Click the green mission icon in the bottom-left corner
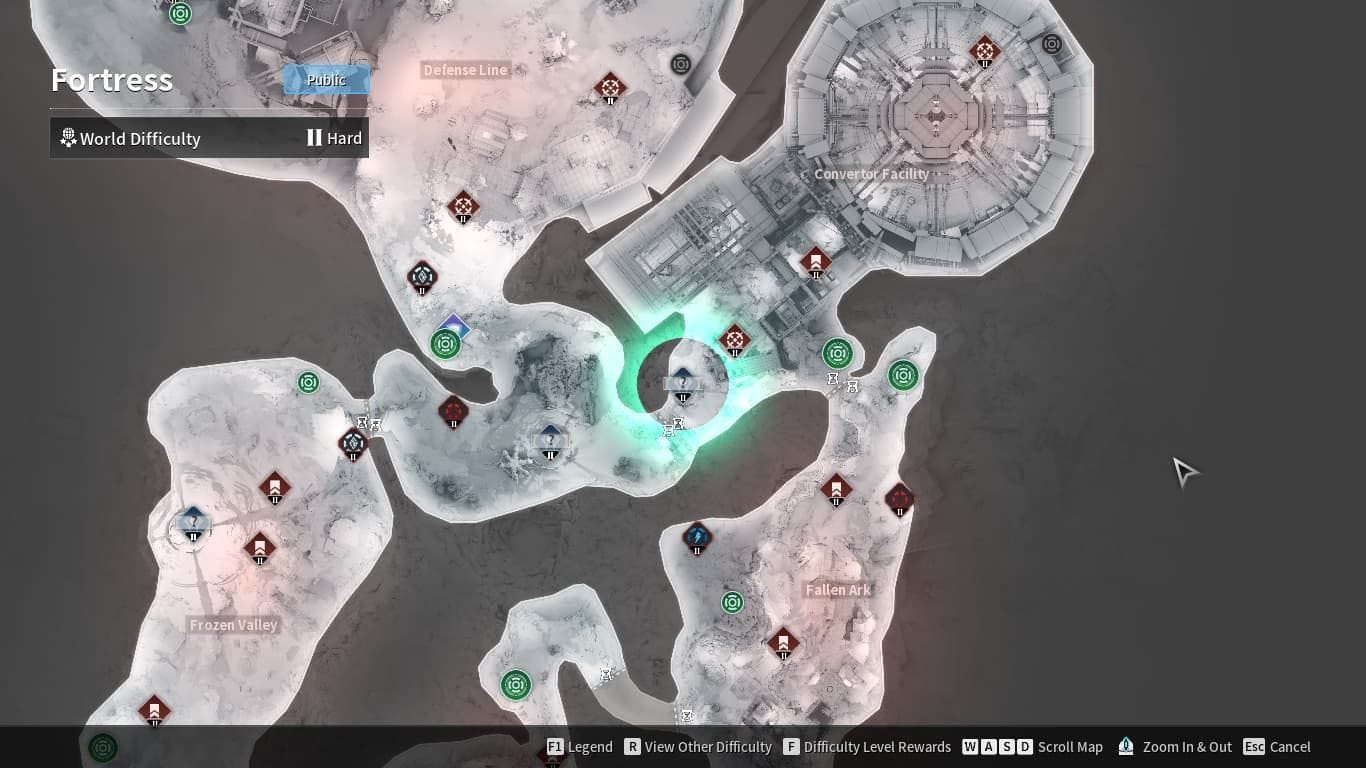 point(101,747)
